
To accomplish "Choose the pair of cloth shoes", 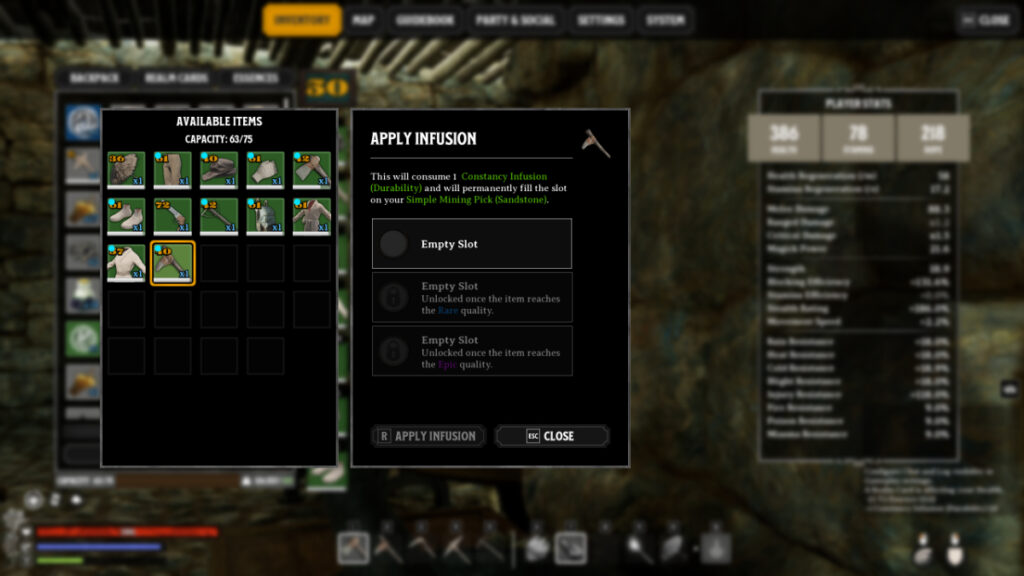I will [126, 216].
